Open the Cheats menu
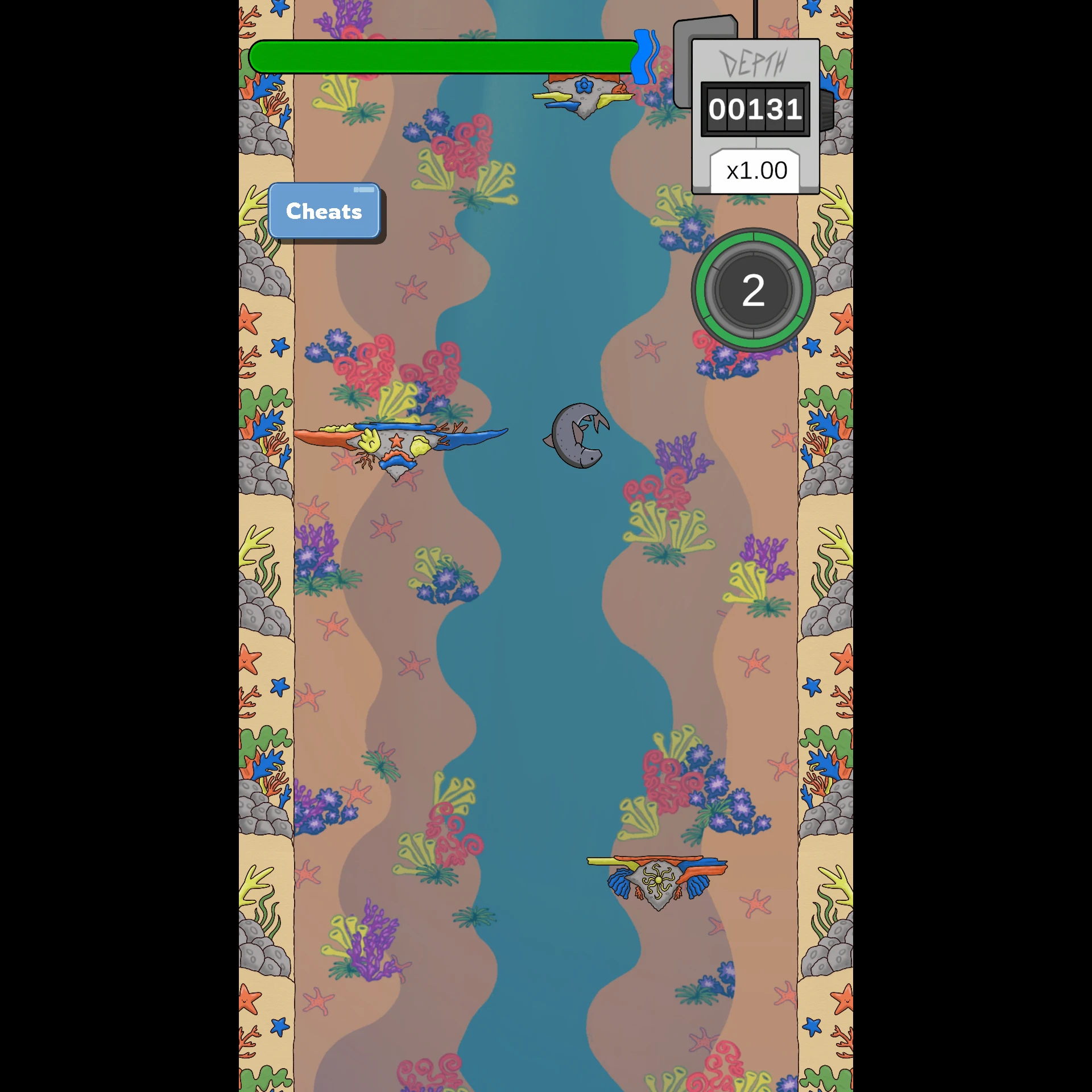The width and height of the screenshot is (1092, 1092). [324, 212]
